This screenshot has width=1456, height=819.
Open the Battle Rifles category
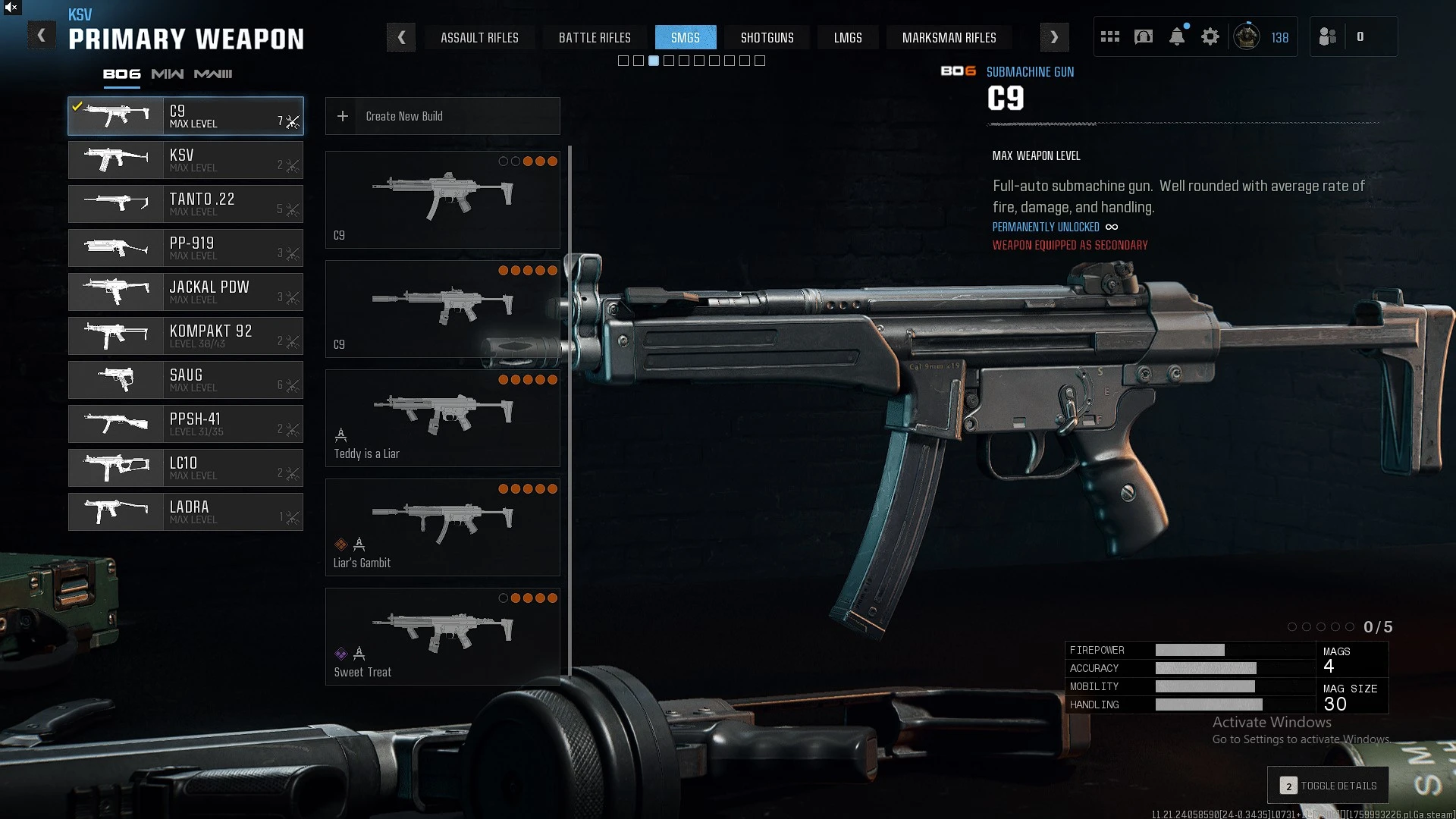pos(595,38)
